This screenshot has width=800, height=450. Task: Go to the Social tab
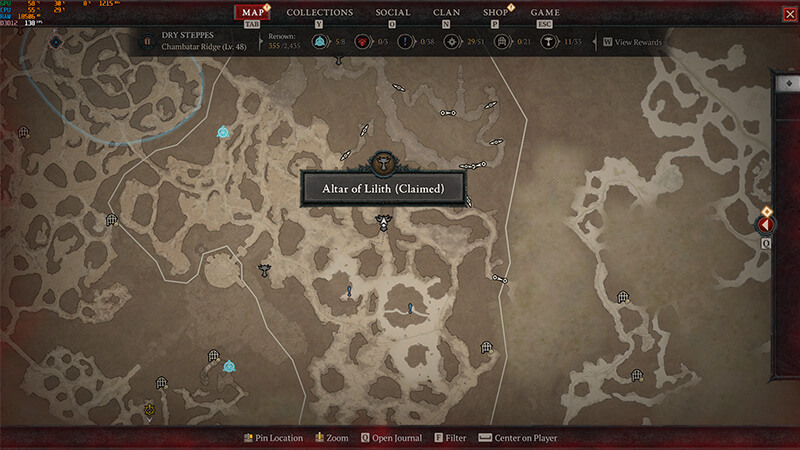(393, 13)
